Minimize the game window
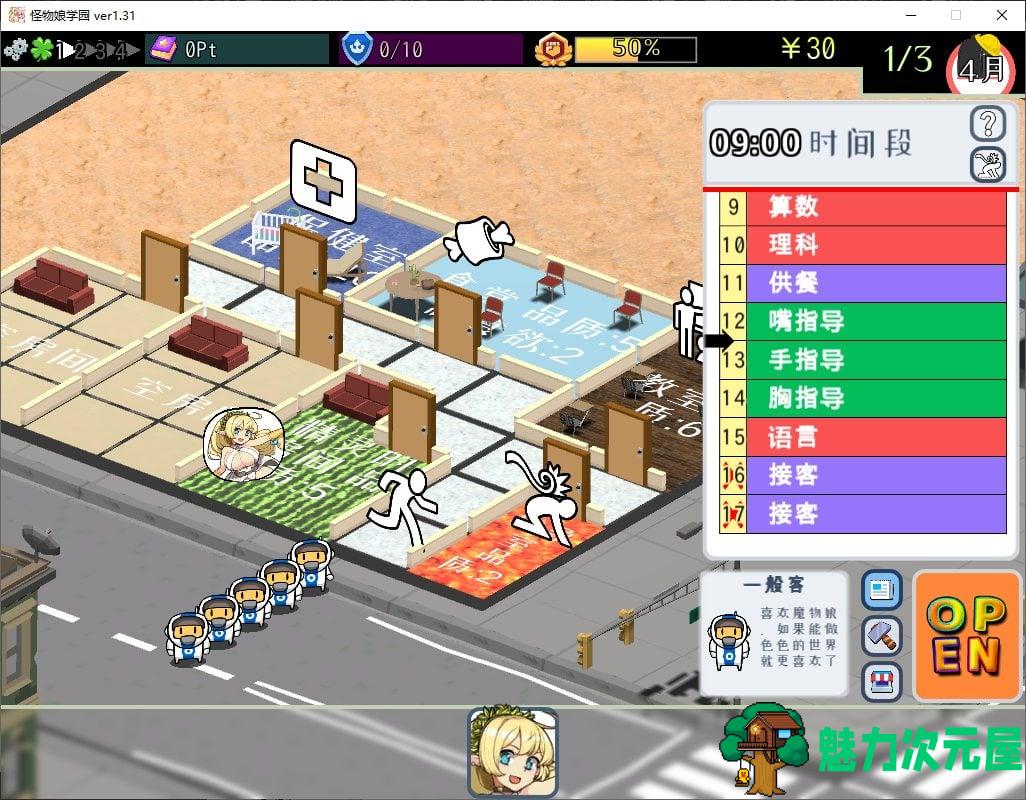The image size is (1026, 800). (x=910, y=15)
